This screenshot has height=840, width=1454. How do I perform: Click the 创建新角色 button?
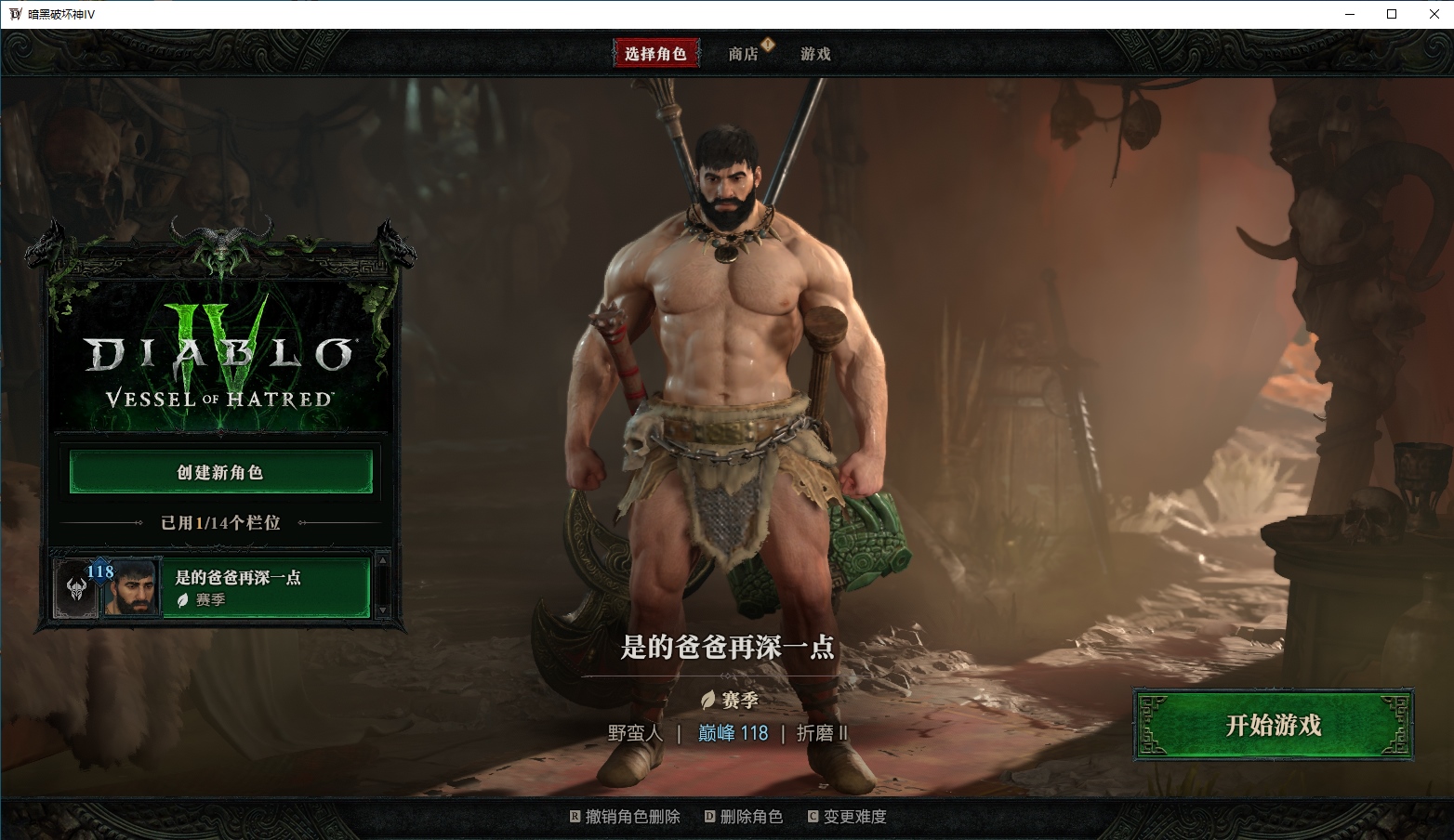(220, 472)
